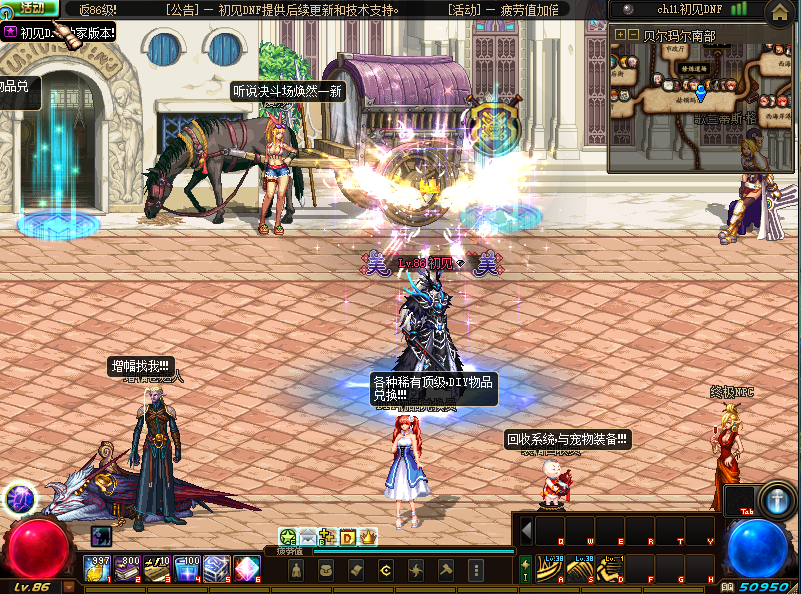This screenshot has width=801, height=594.
Task: Click the orange D icon
Action: coord(348,537)
